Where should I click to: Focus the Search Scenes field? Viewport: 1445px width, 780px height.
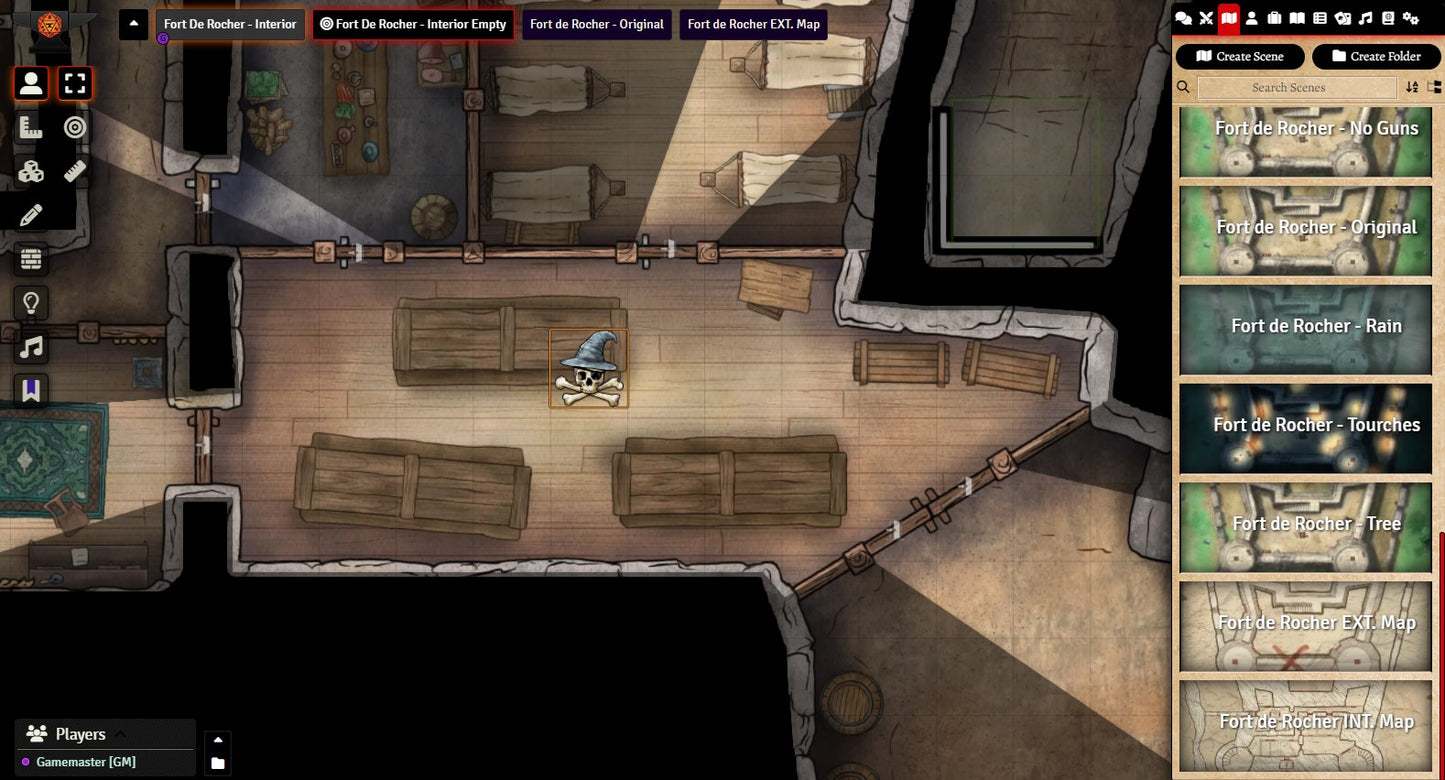(x=1296, y=88)
